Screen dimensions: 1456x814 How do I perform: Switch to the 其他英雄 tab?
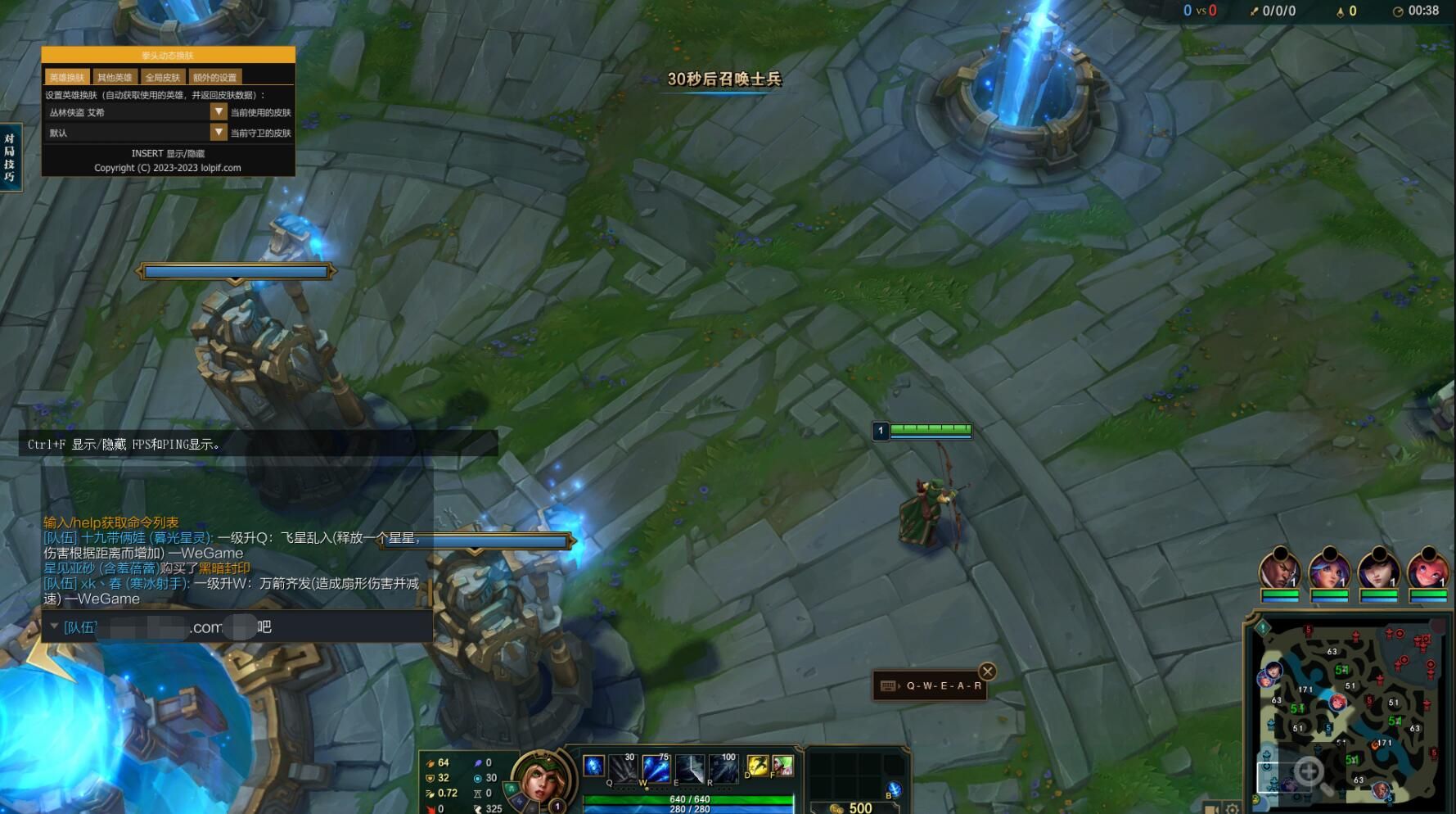[115, 77]
